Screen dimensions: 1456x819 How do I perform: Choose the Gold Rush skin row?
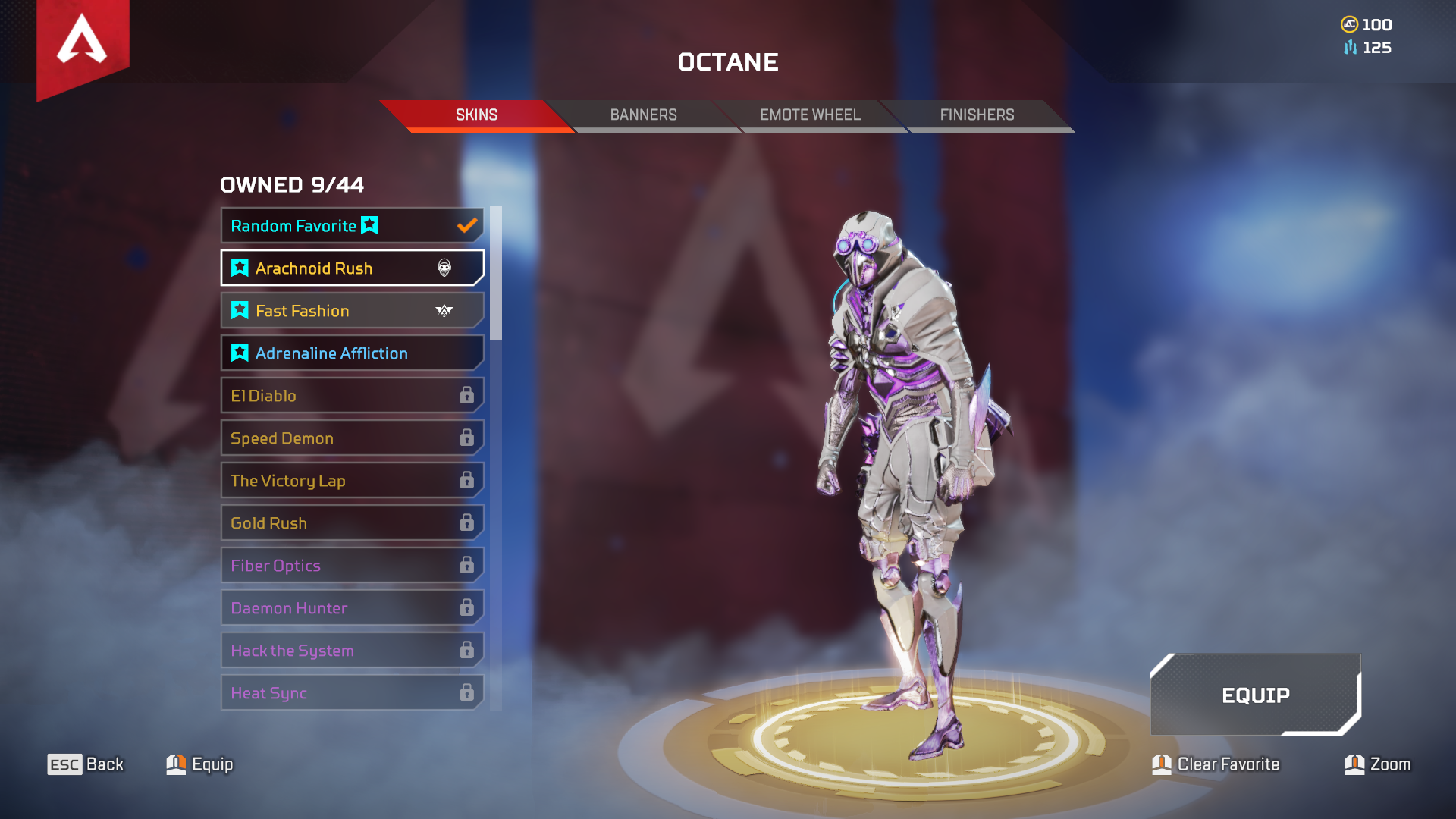(352, 522)
